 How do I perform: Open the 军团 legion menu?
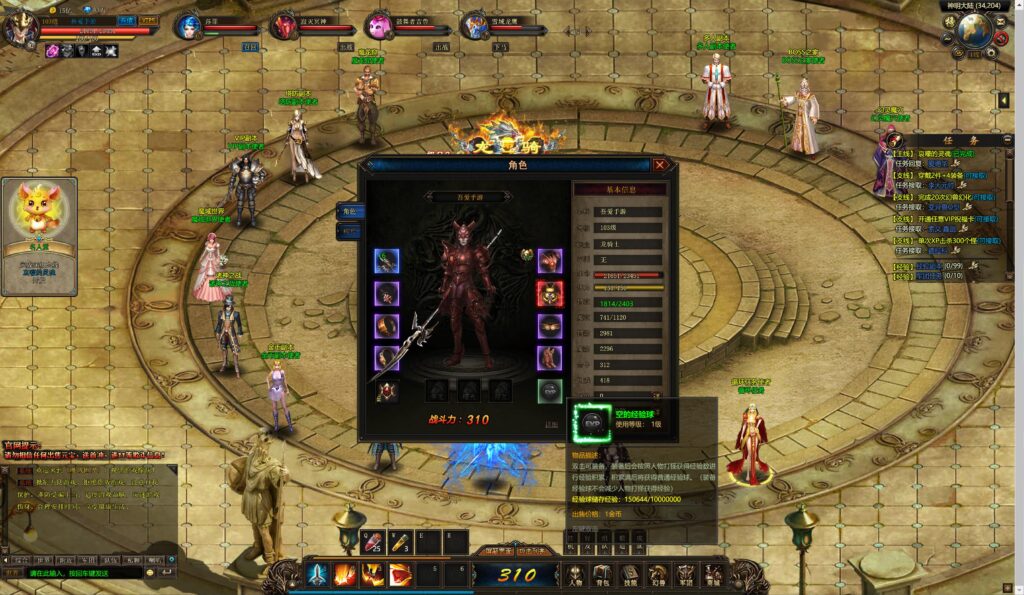(x=685, y=575)
